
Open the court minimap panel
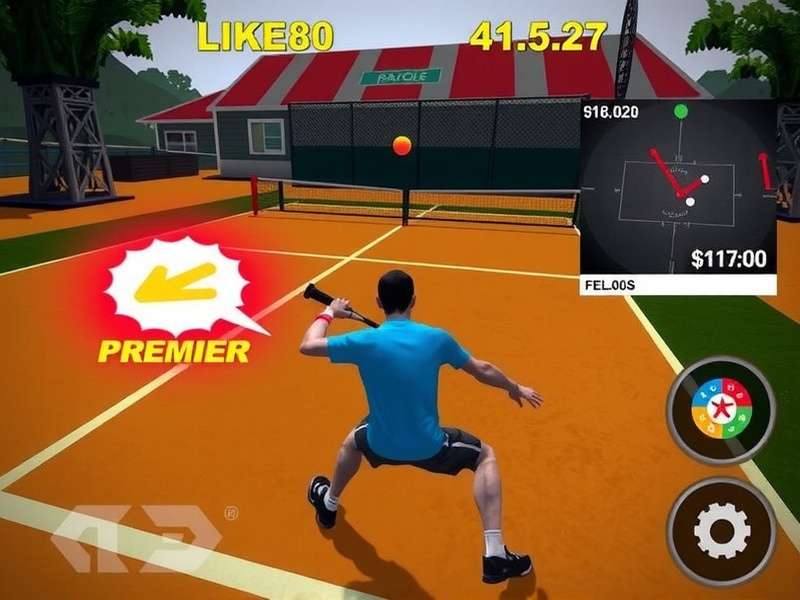[x=678, y=190]
